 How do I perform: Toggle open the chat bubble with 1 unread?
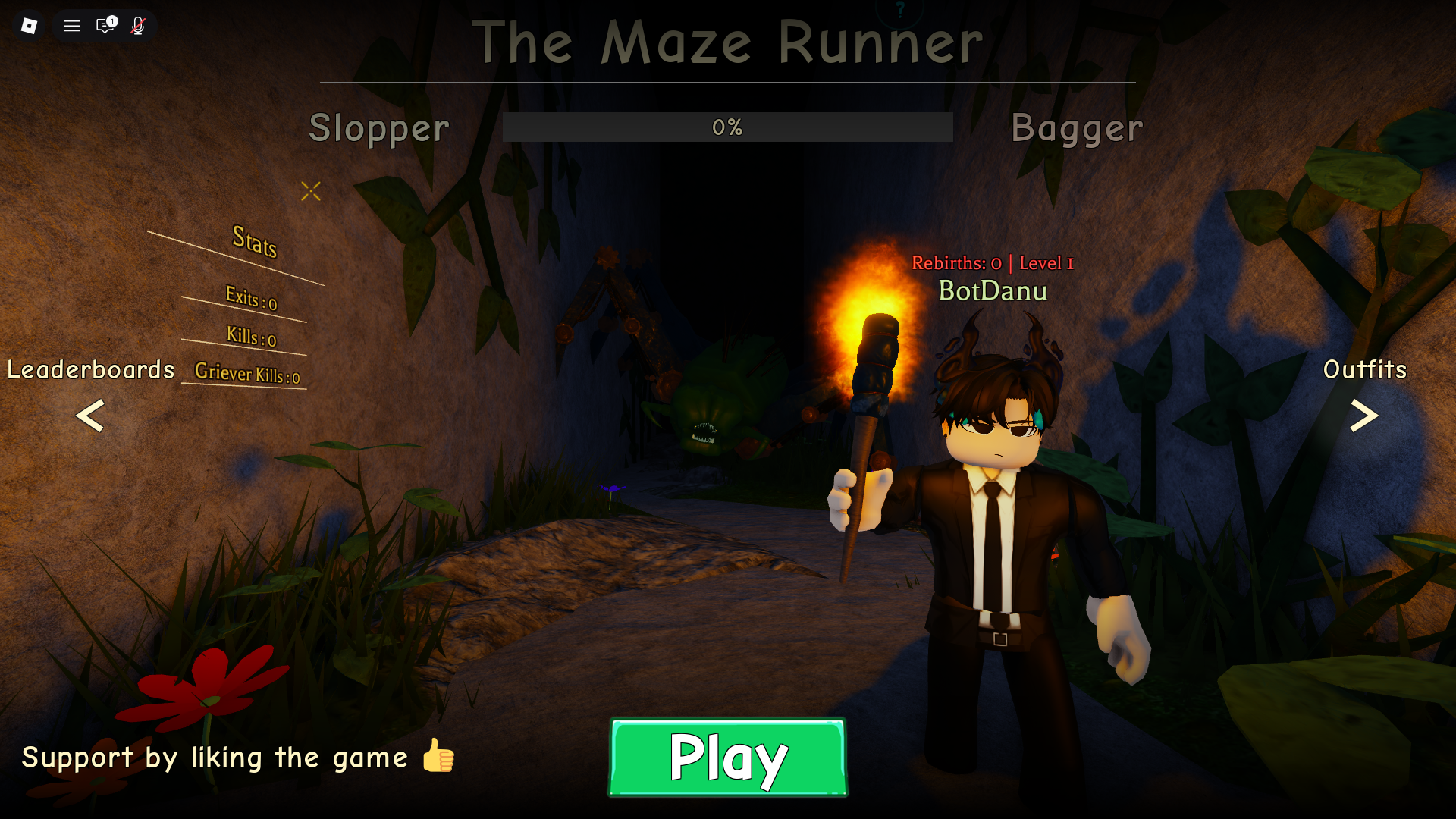pyautogui.click(x=105, y=25)
